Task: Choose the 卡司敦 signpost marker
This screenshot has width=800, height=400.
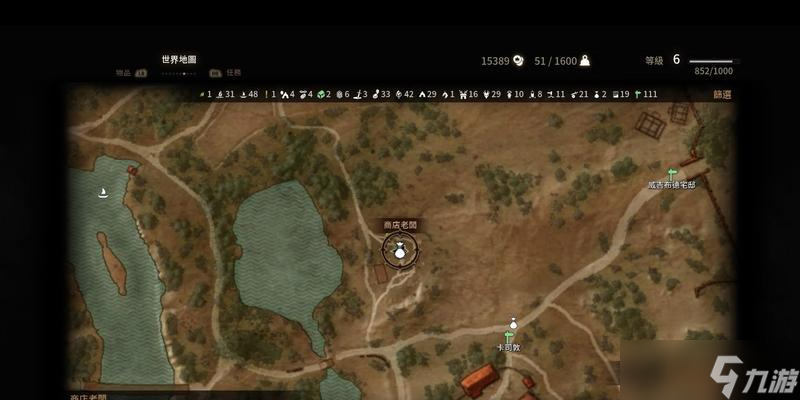Action: (511, 337)
